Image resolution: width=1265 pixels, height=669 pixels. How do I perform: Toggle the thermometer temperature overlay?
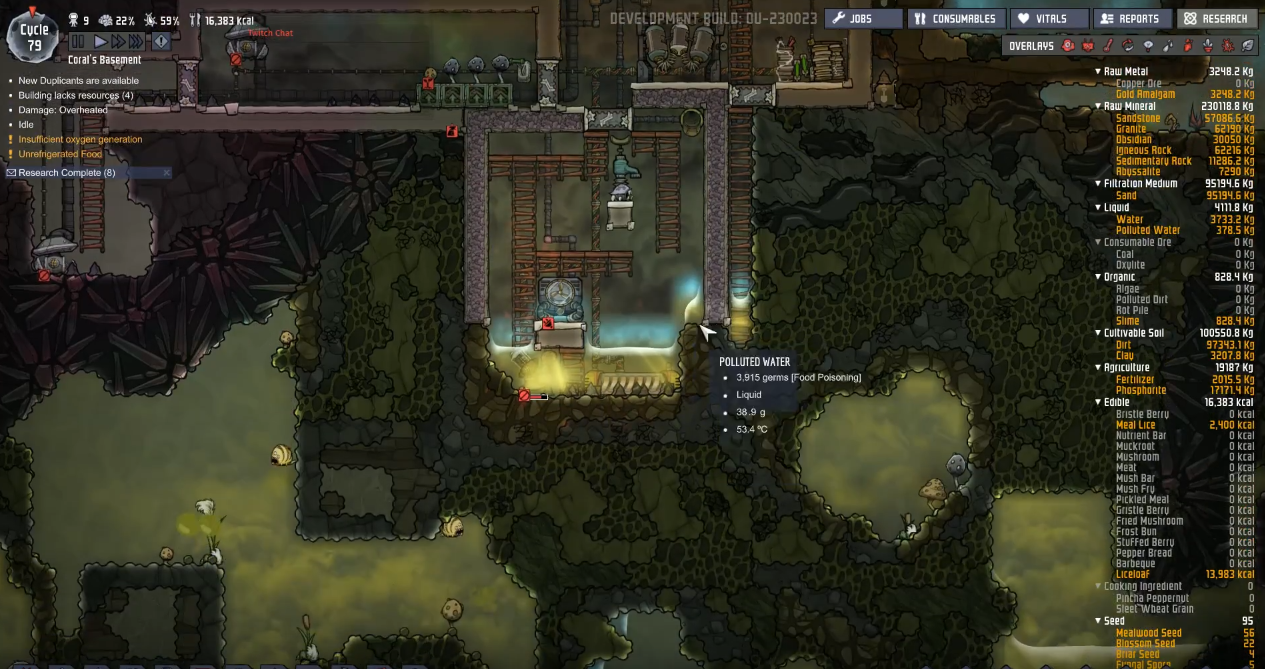1108,45
